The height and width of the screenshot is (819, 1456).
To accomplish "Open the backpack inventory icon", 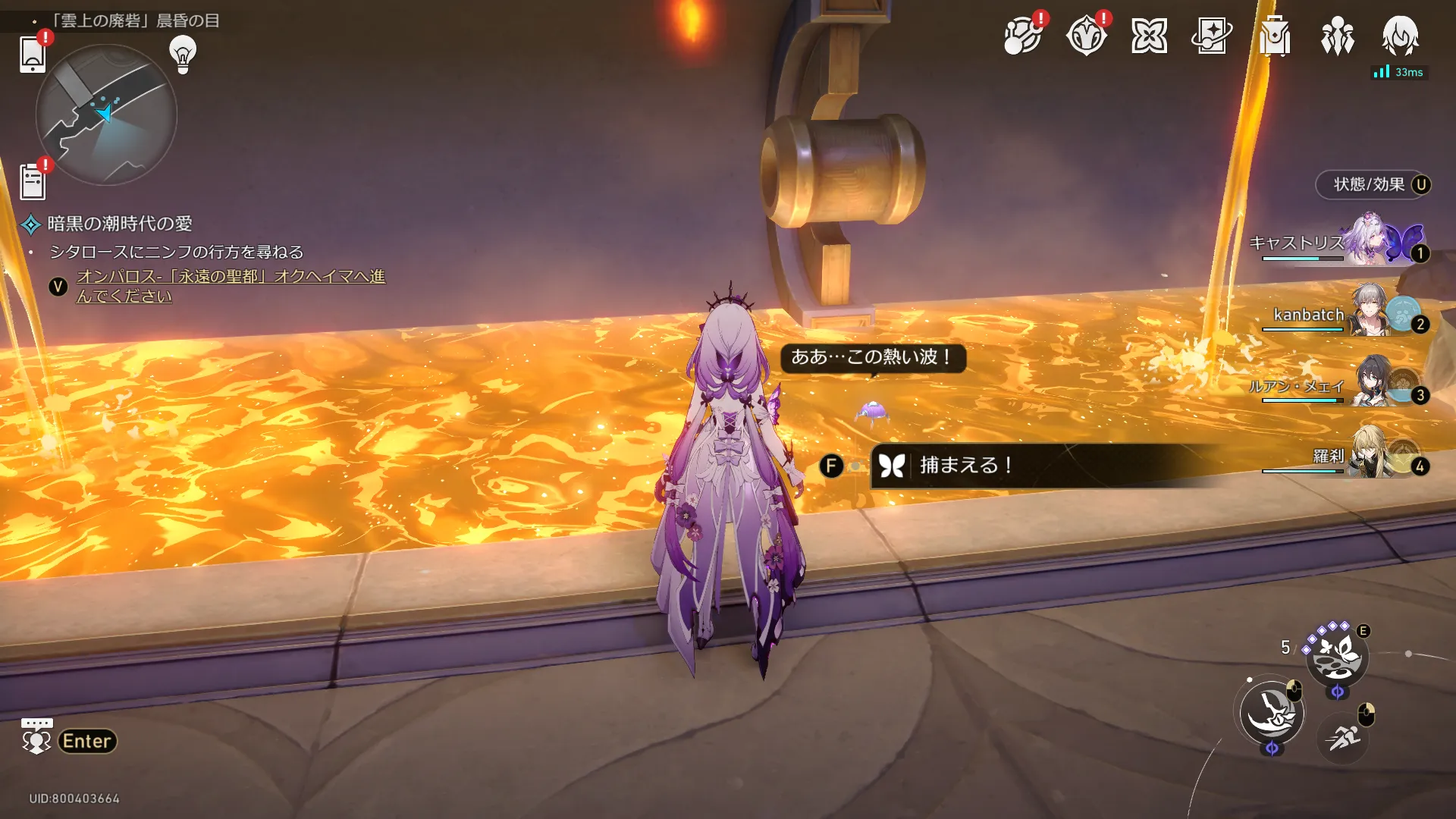I will coord(1275,36).
